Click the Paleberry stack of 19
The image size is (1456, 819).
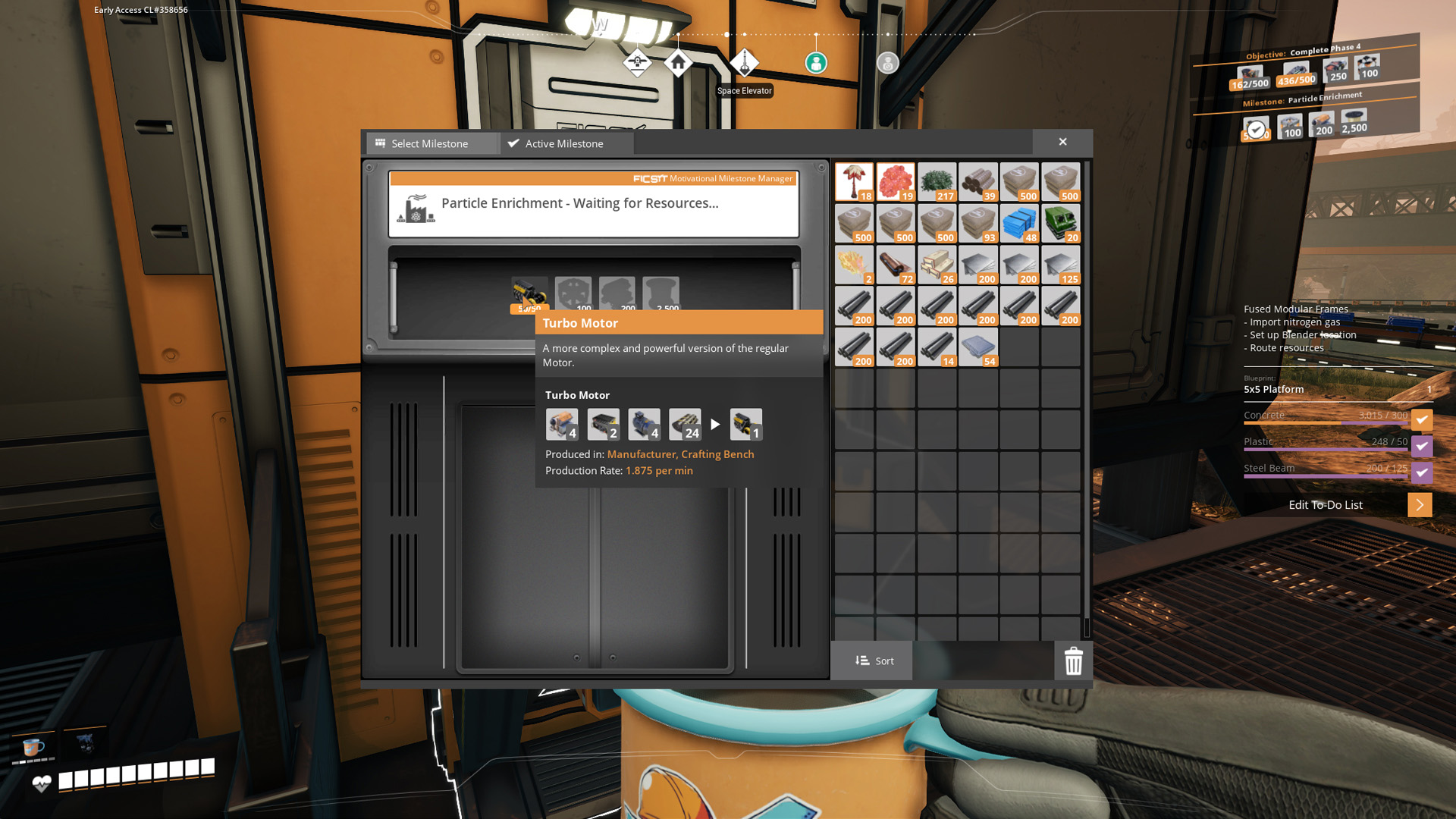tap(896, 182)
